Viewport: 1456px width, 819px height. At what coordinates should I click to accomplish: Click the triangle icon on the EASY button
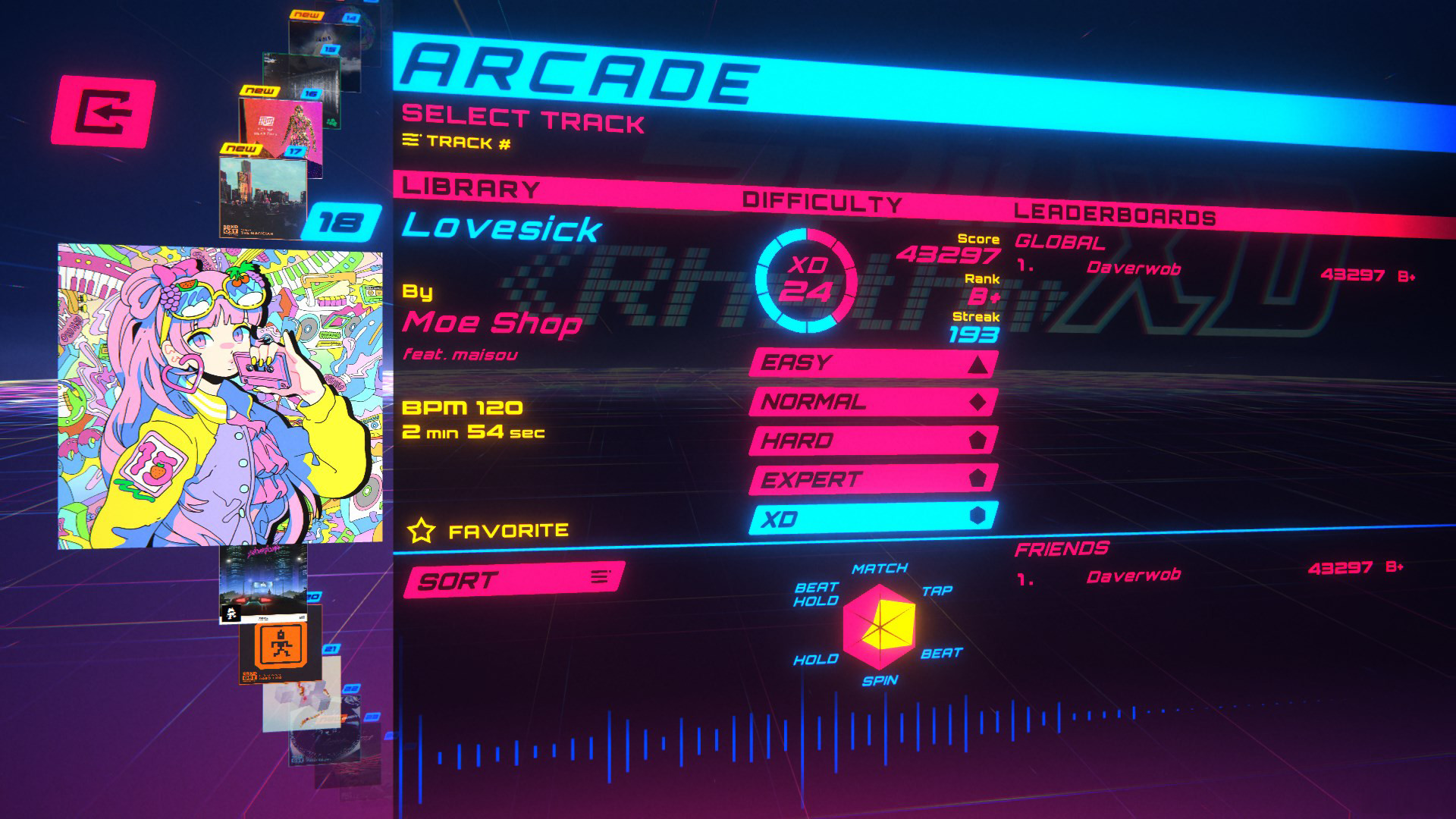point(978,366)
